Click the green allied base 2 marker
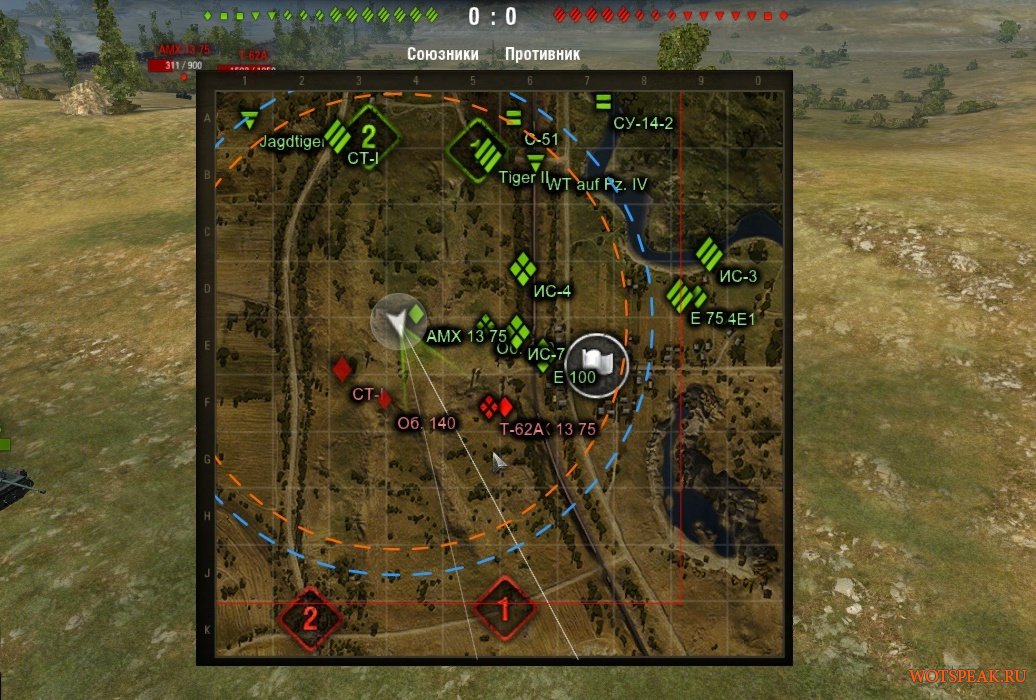 [367, 134]
